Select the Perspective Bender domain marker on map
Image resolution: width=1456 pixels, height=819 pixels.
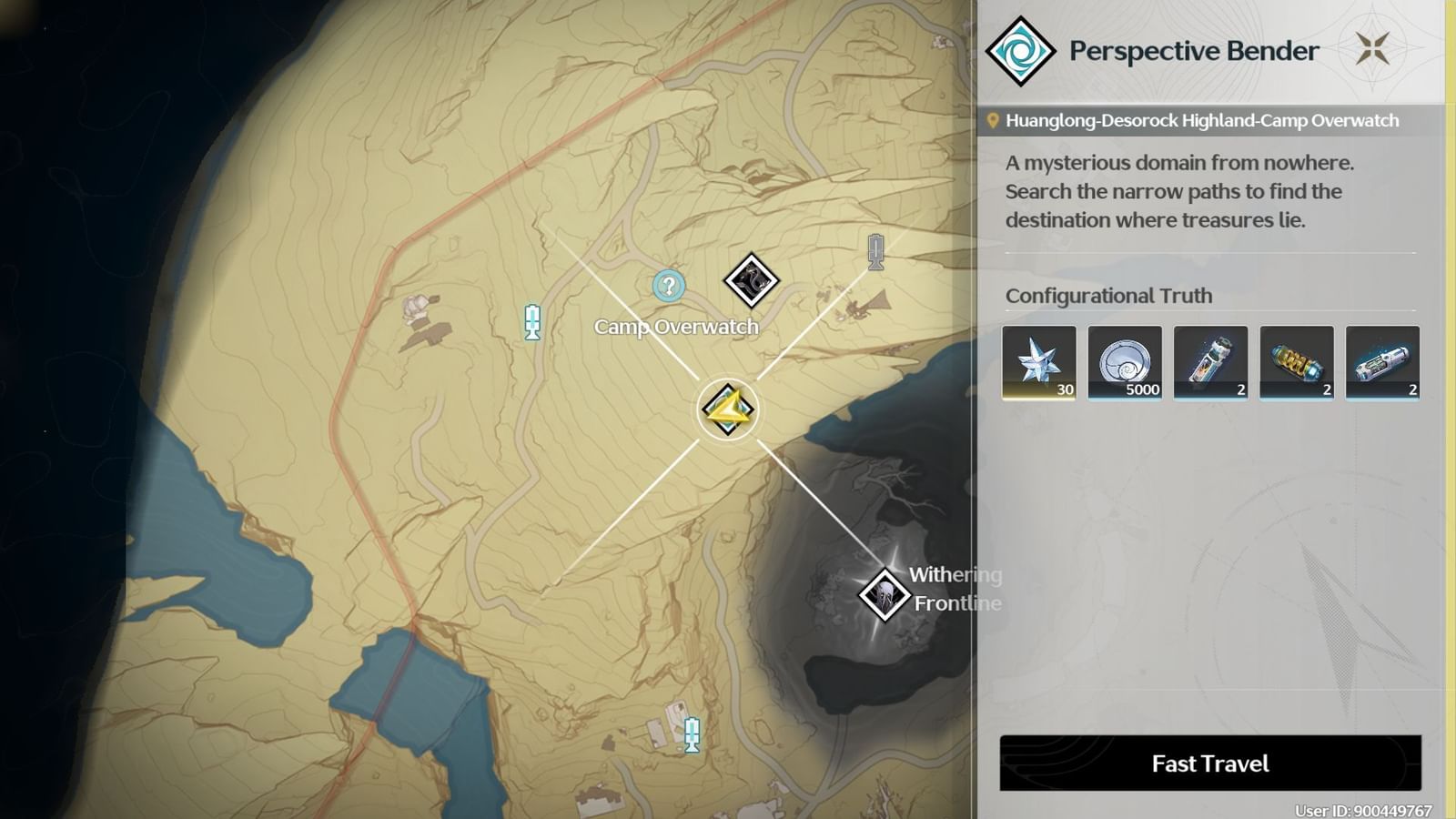[727, 409]
